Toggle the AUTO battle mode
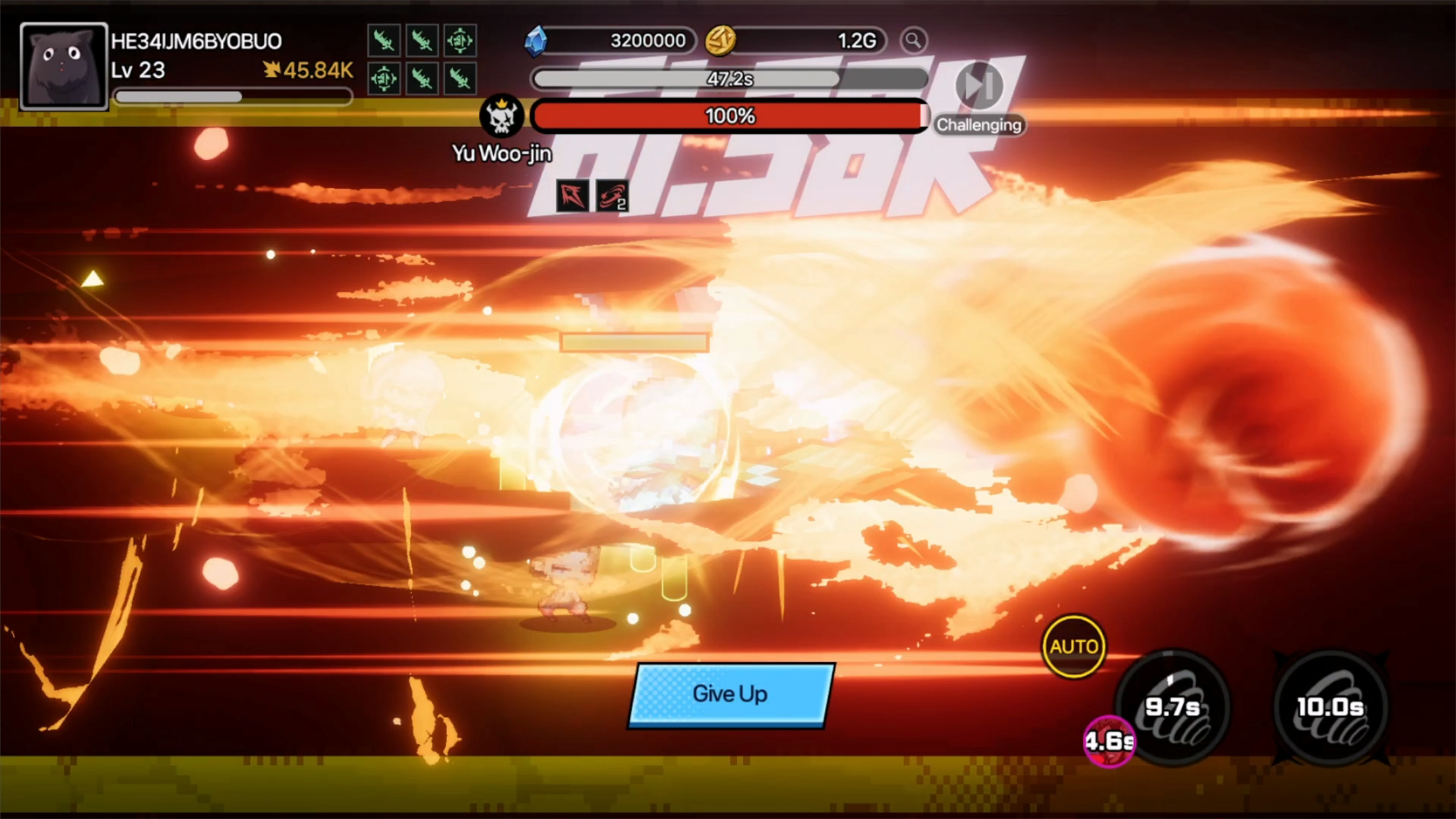This screenshot has height=819, width=1456. pyautogui.click(x=1074, y=647)
